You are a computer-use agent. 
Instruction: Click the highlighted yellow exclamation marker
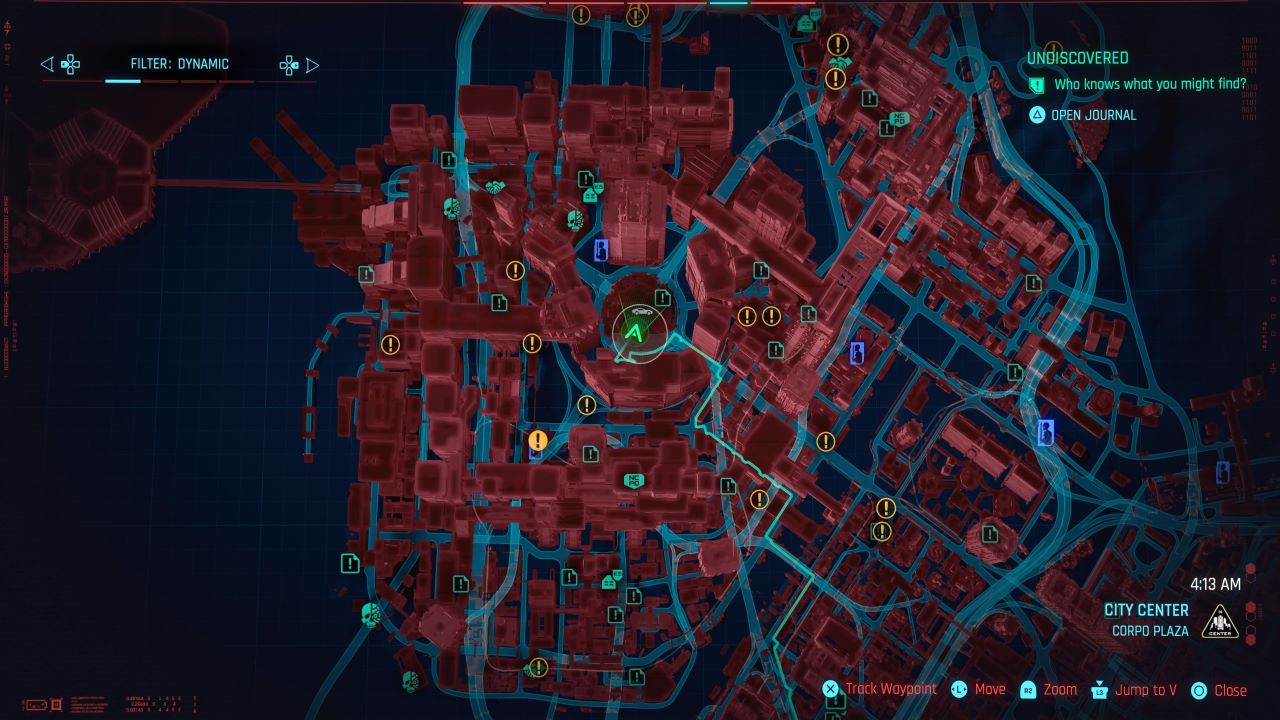click(x=537, y=440)
